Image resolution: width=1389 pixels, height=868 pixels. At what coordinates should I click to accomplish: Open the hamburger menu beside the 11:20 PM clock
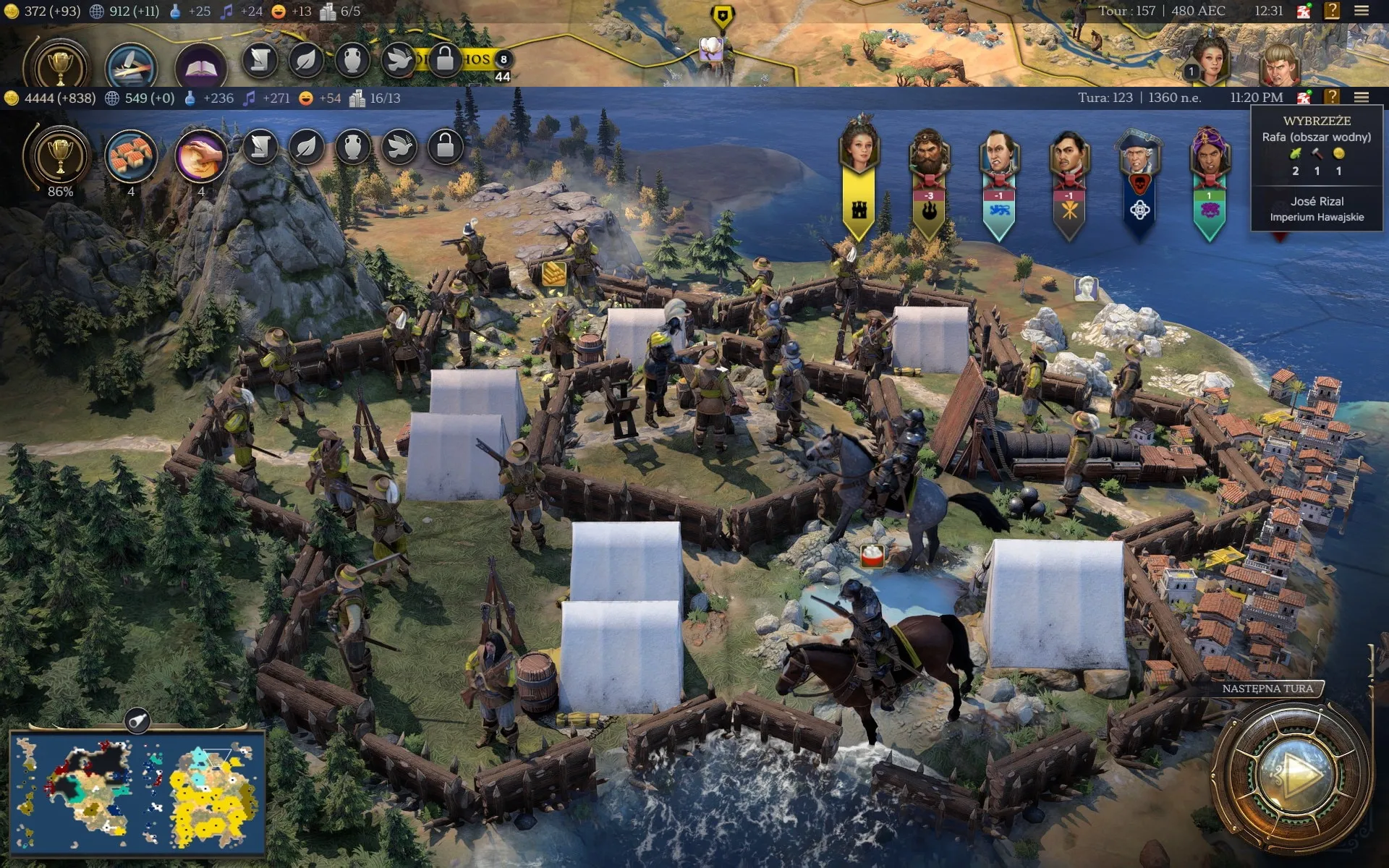click(x=1362, y=98)
